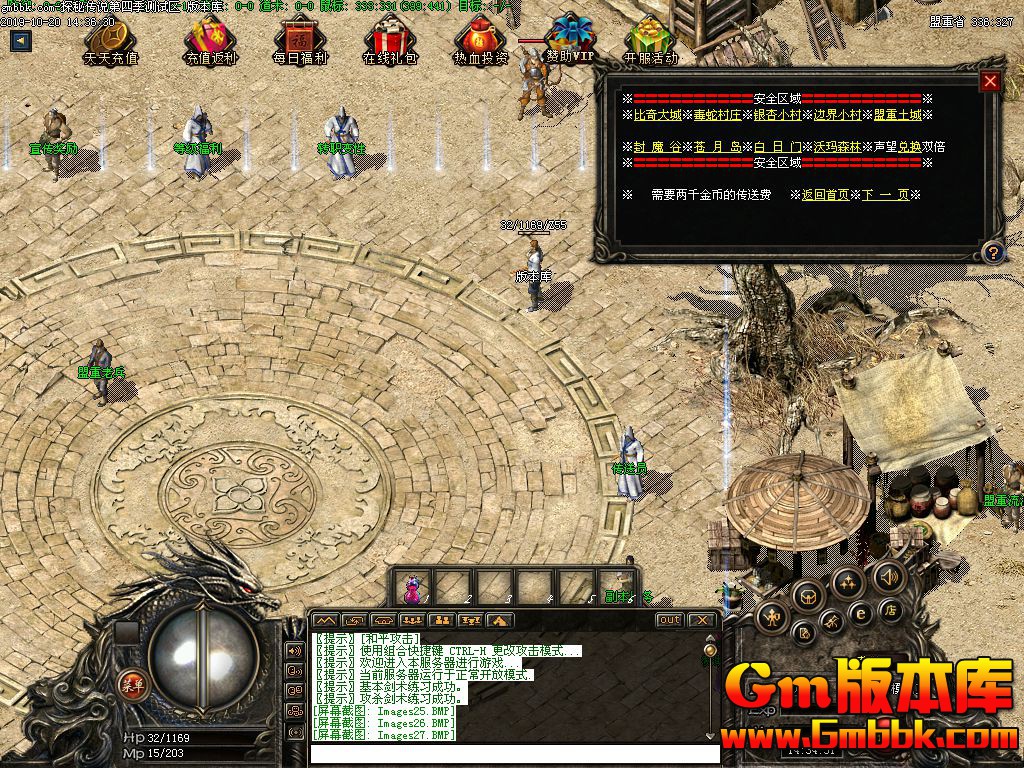1024x768 pixels.
Task: Open the 赞助VIP icon
Action: coord(570,40)
